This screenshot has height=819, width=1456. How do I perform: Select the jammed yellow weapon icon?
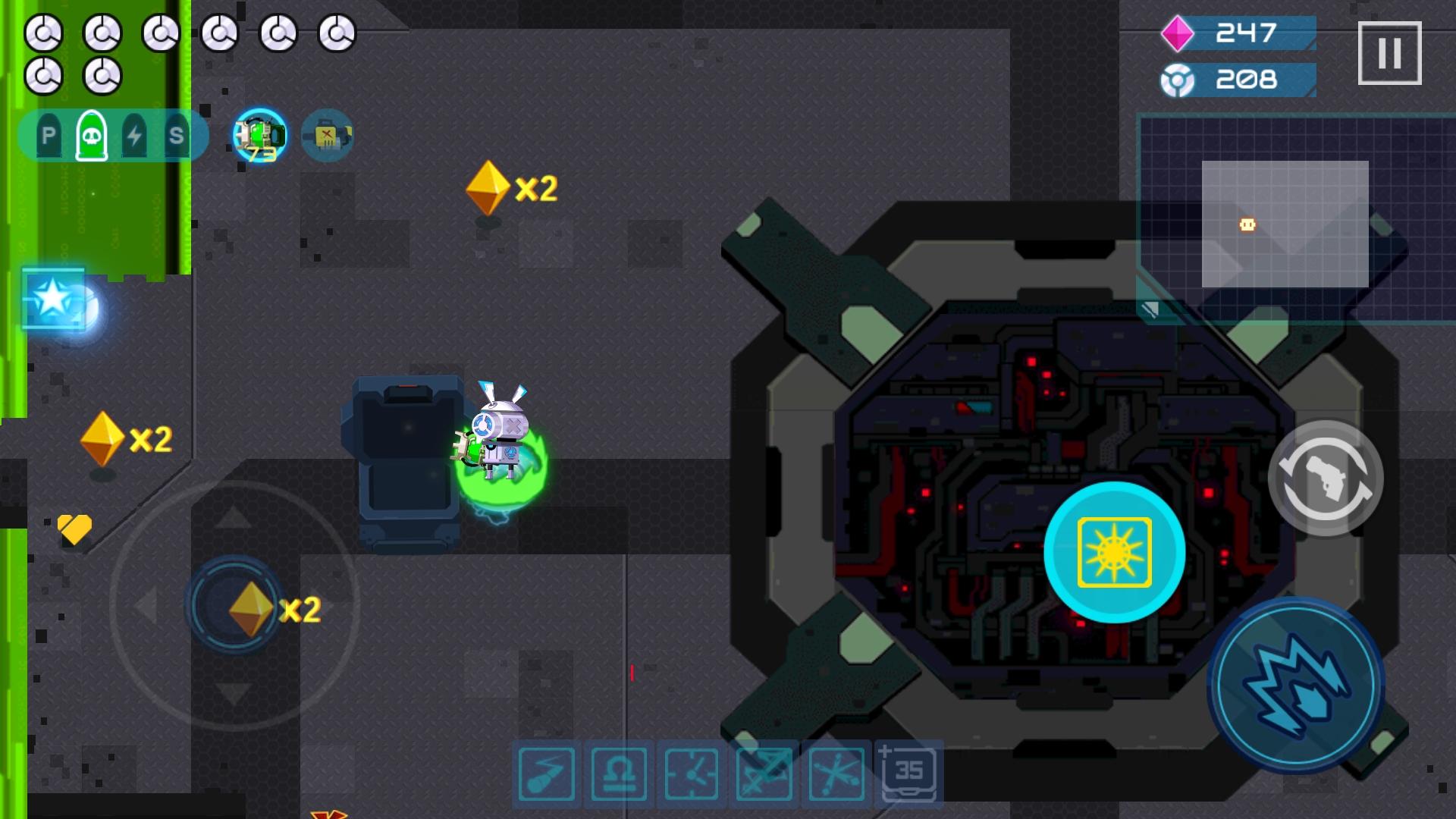[326, 135]
